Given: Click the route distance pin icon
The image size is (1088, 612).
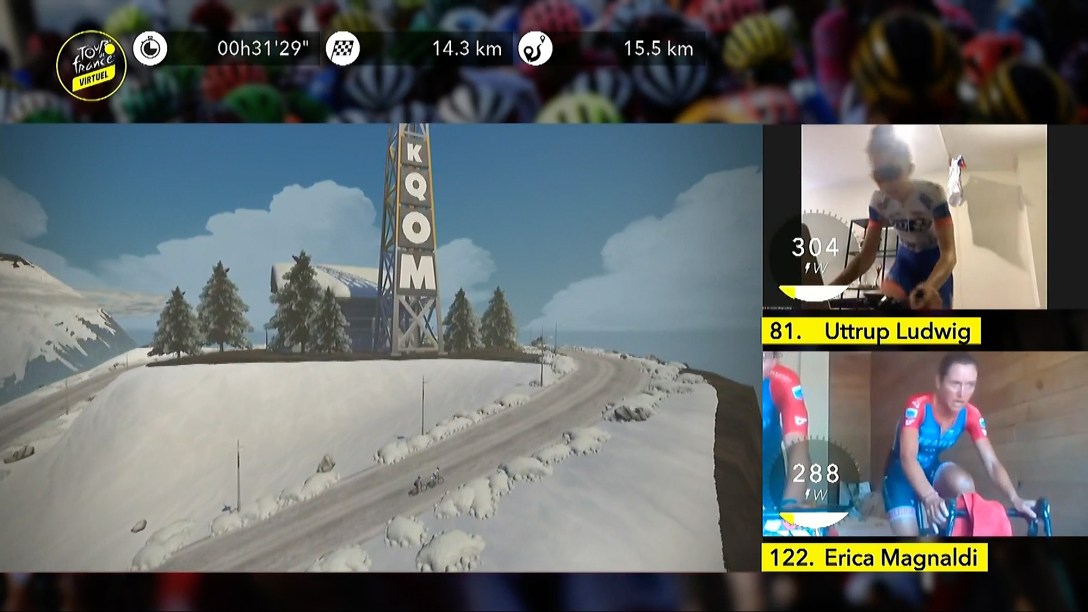Looking at the screenshot, I should tap(535, 48).
